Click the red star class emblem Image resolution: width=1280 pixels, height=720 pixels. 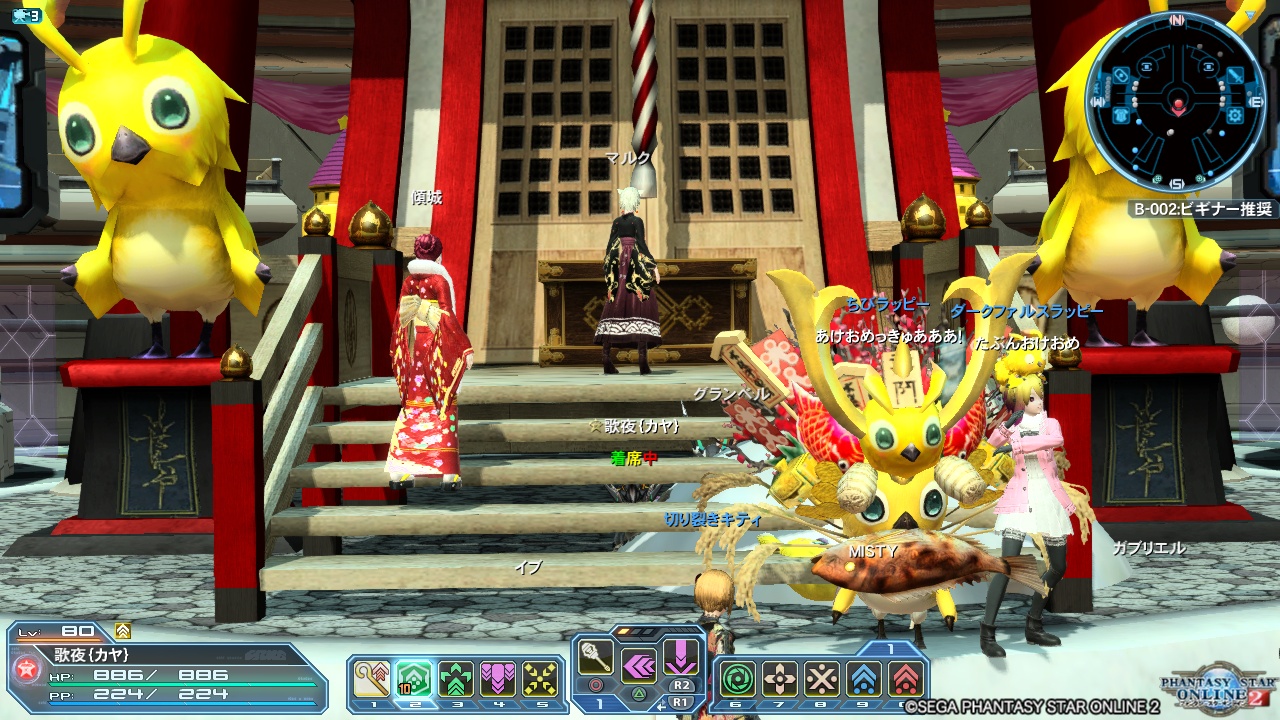pyautogui.click(x=27, y=670)
